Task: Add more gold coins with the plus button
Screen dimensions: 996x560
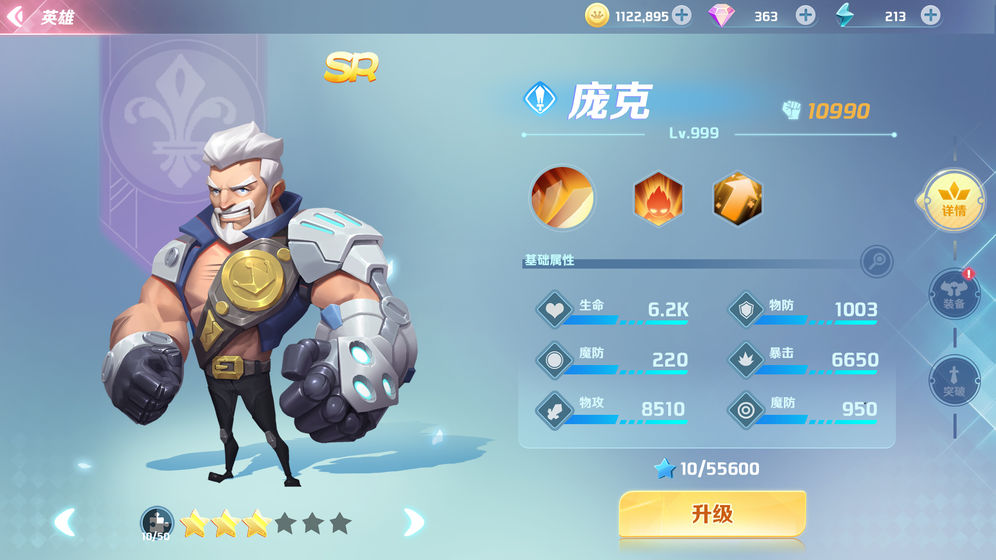Action: pyautogui.click(x=681, y=15)
